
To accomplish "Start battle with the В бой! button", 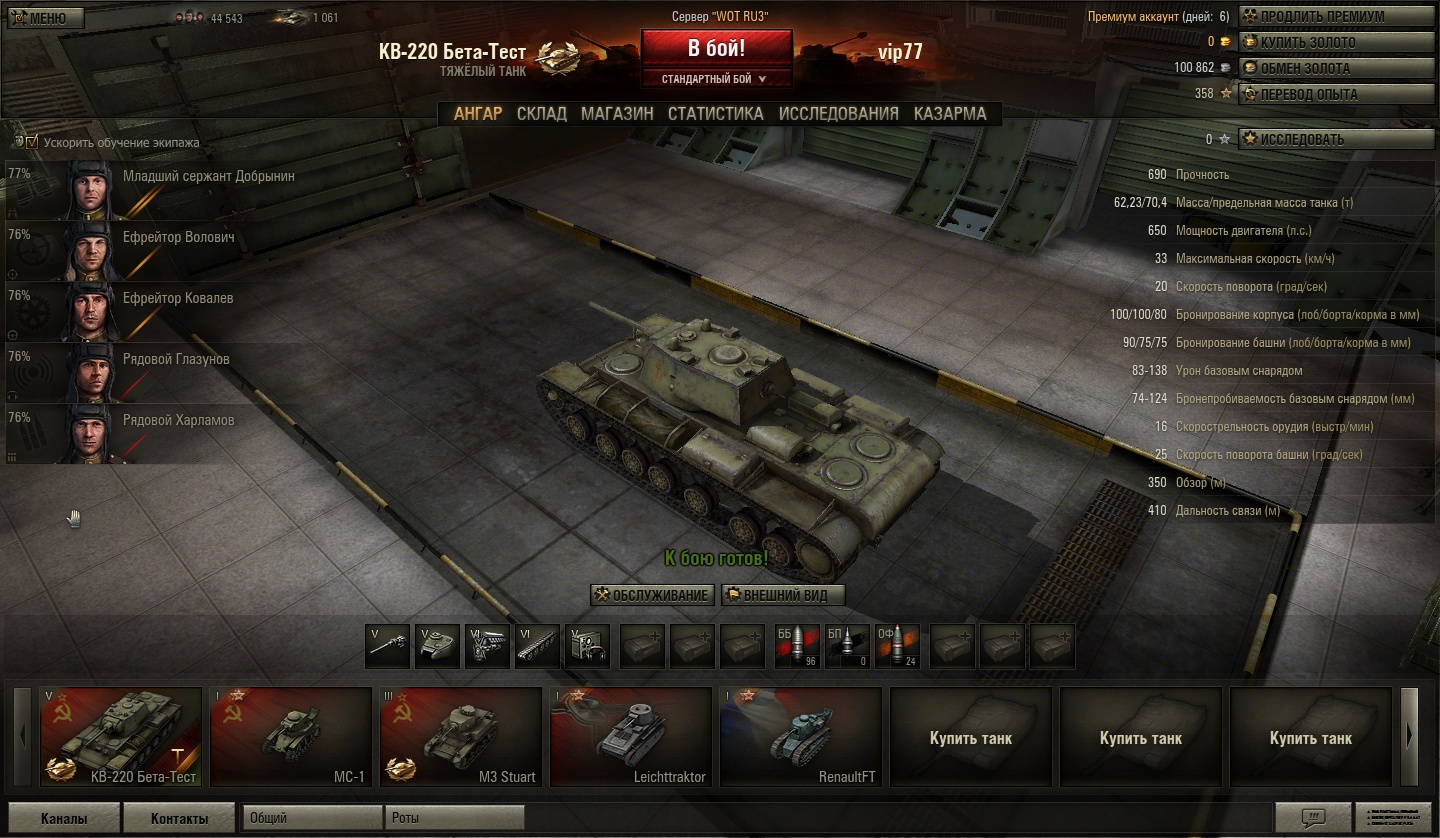I will pyautogui.click(x=716, y=48).
